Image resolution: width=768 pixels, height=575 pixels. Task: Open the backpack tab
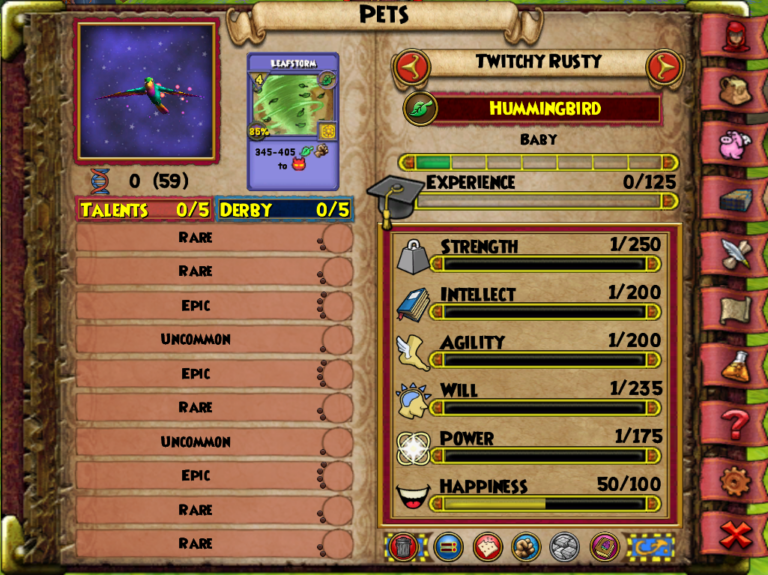click(738, 91)
